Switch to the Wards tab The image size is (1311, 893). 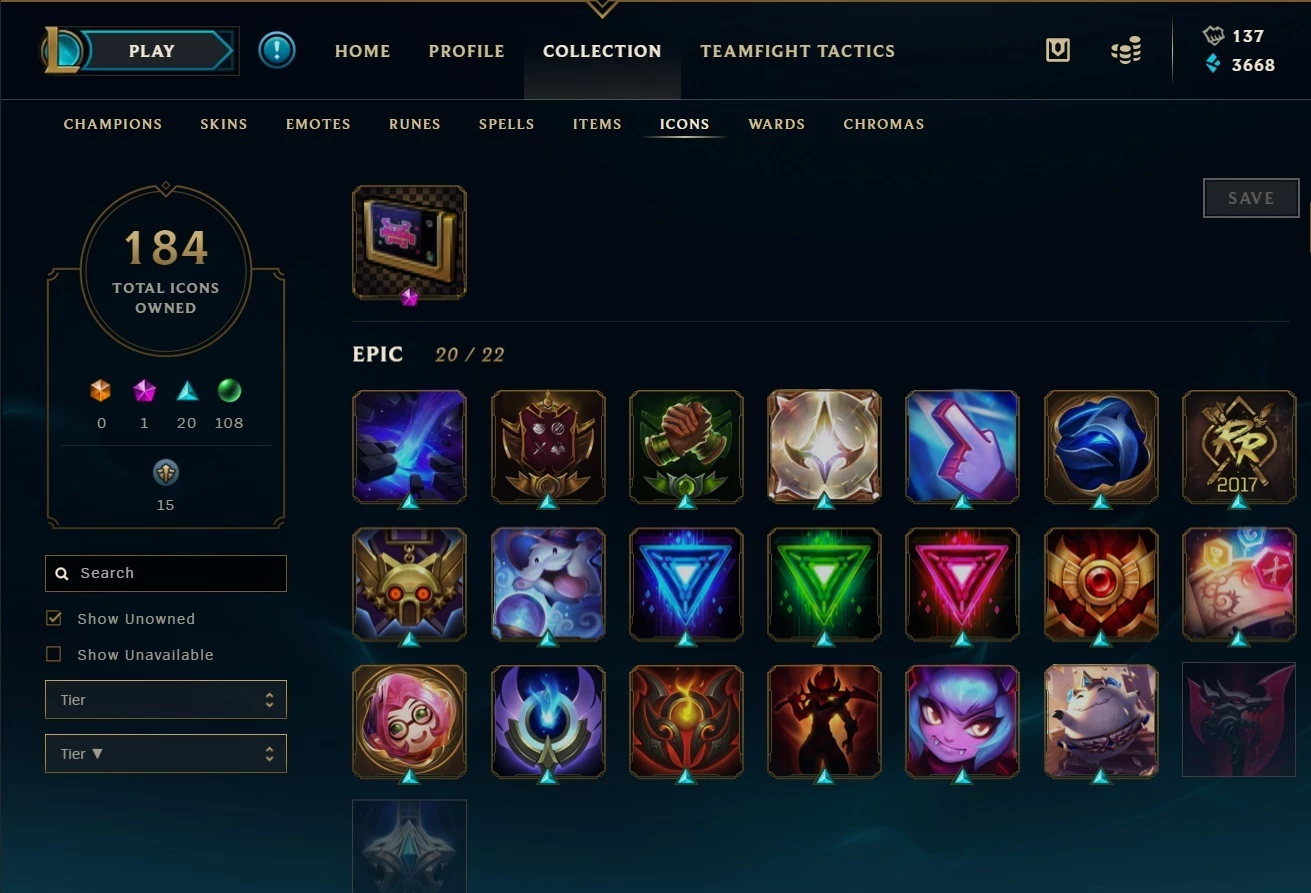tap(776, 124)
